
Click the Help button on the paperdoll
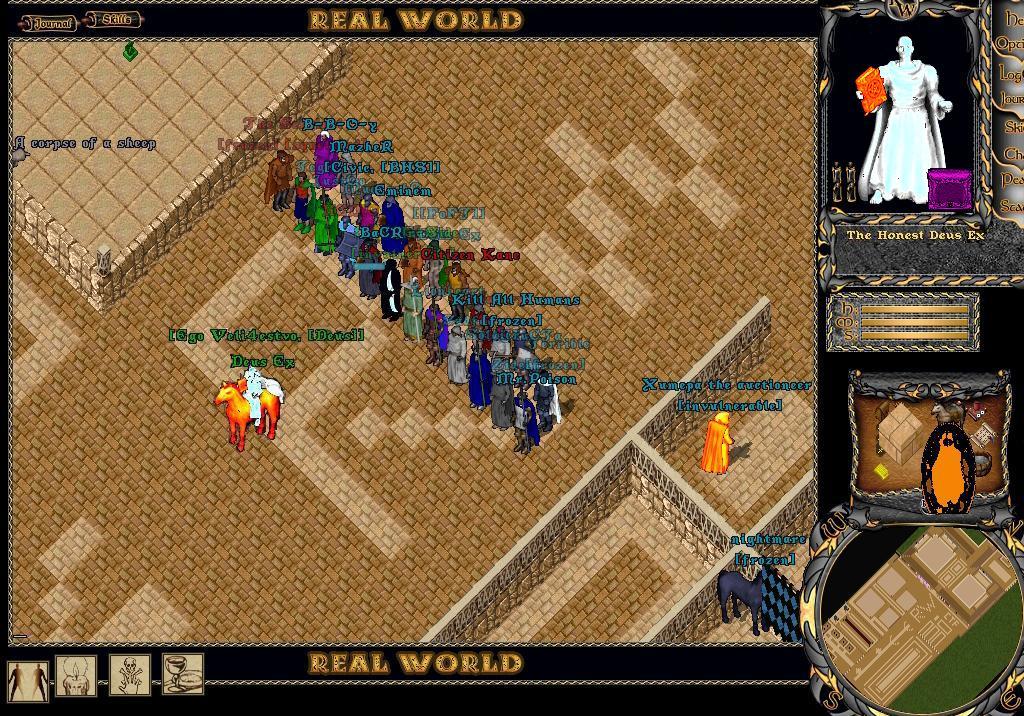[x=1014, y=19]
